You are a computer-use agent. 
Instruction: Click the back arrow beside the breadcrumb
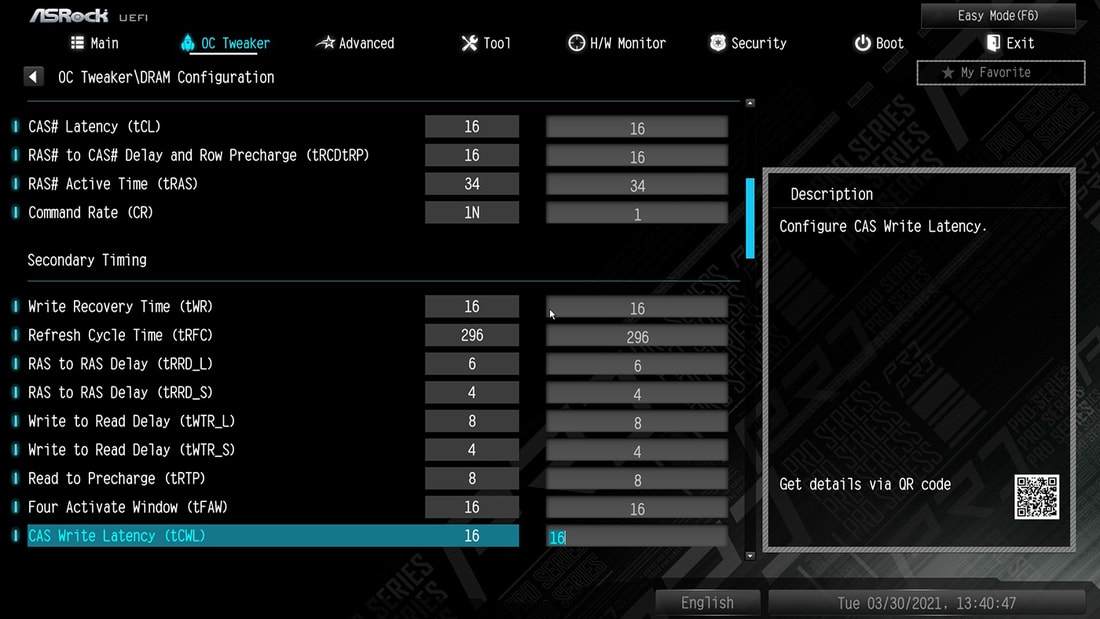pyautogui.click(x=34, y=77)
